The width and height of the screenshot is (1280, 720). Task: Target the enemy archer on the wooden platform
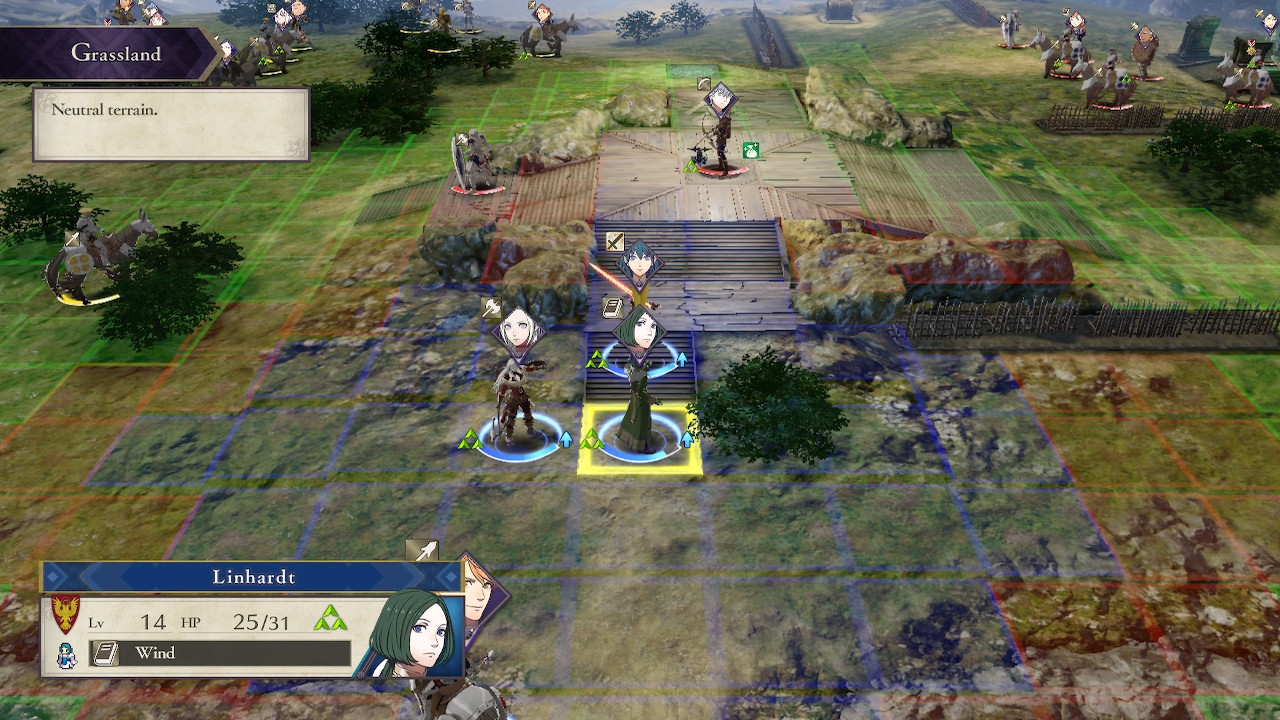(718, 138)
